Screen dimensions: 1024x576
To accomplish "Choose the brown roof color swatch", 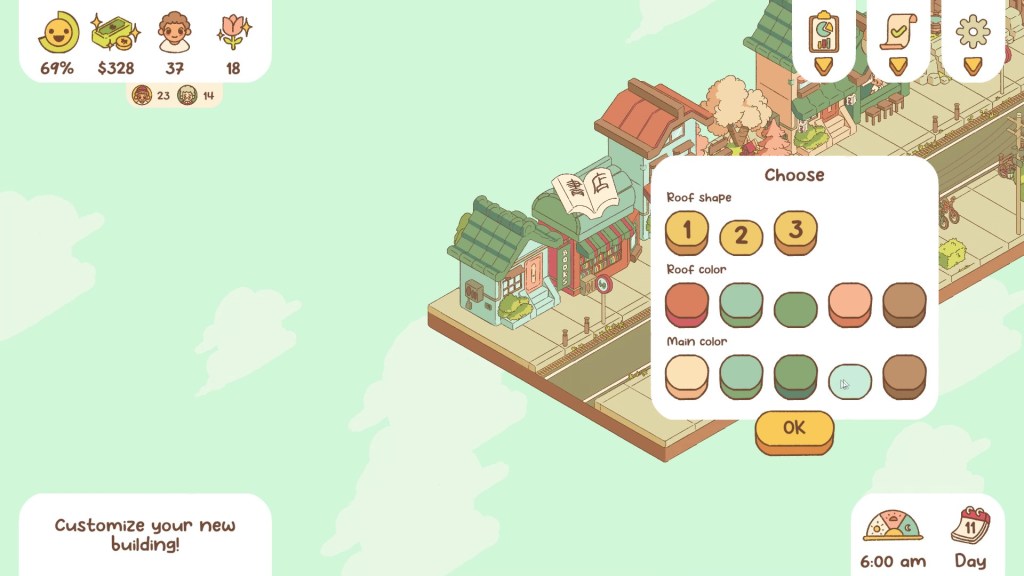I will [904, 303].
